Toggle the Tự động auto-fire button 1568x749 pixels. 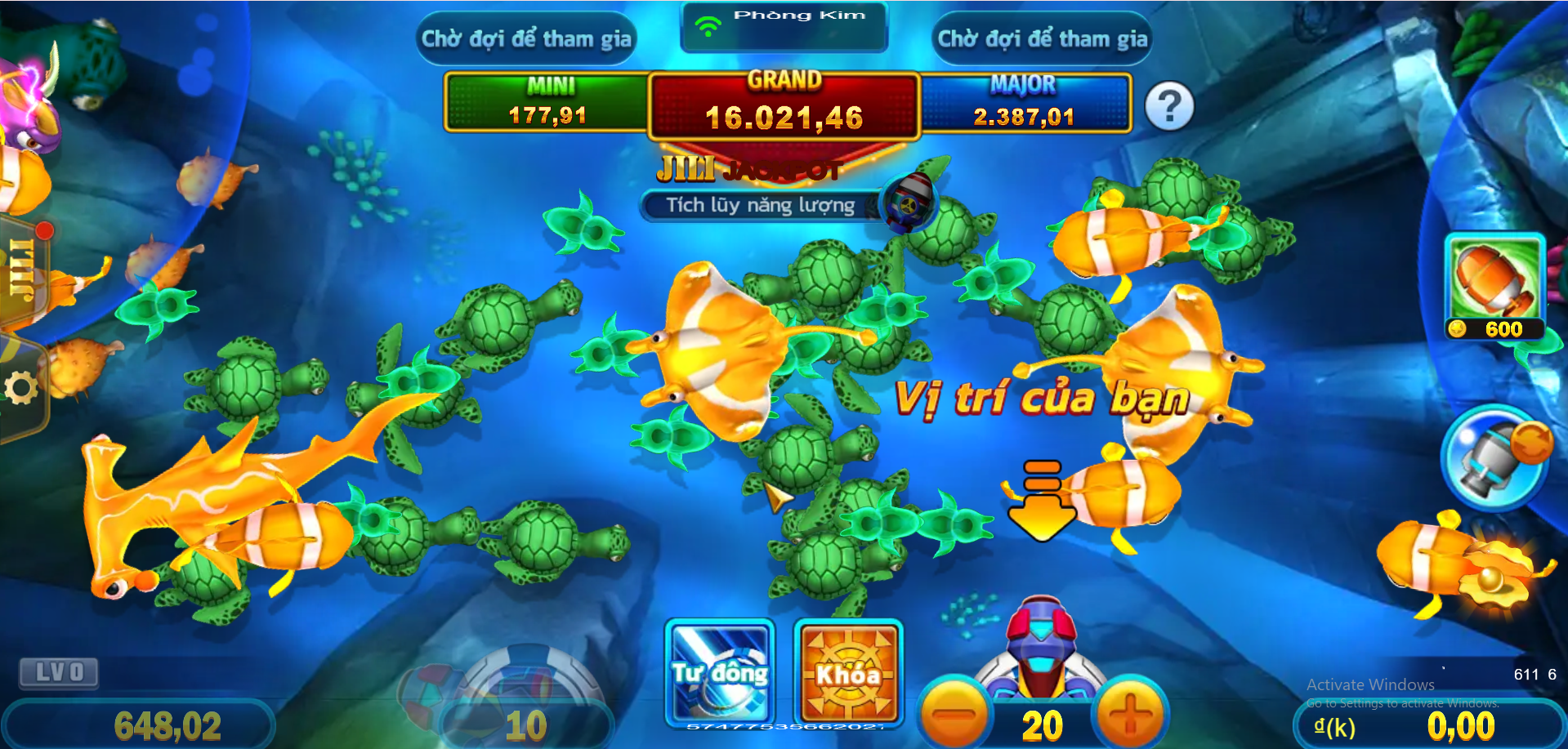pyautogui.click(x=720, y=671)
